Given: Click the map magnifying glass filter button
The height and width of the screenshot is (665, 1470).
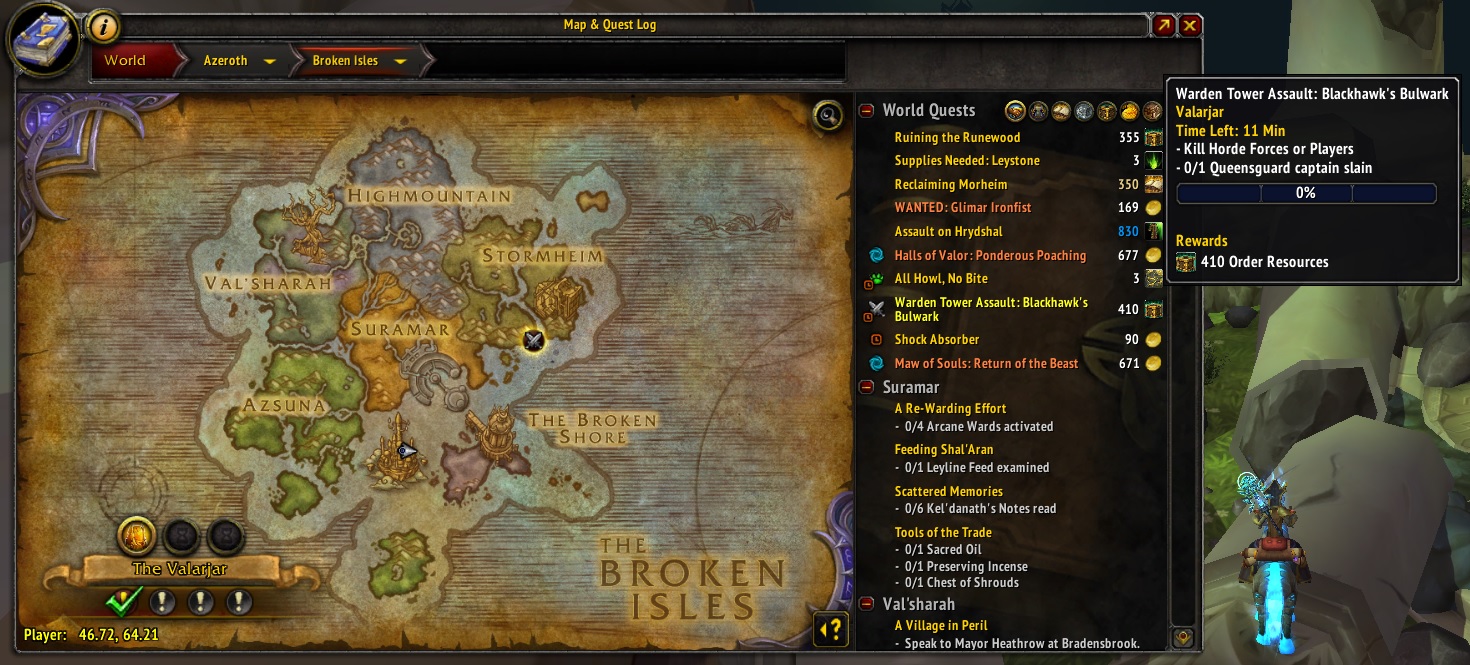Looking at the screenshot, I should pyautogui.click(x=827, y=115).
